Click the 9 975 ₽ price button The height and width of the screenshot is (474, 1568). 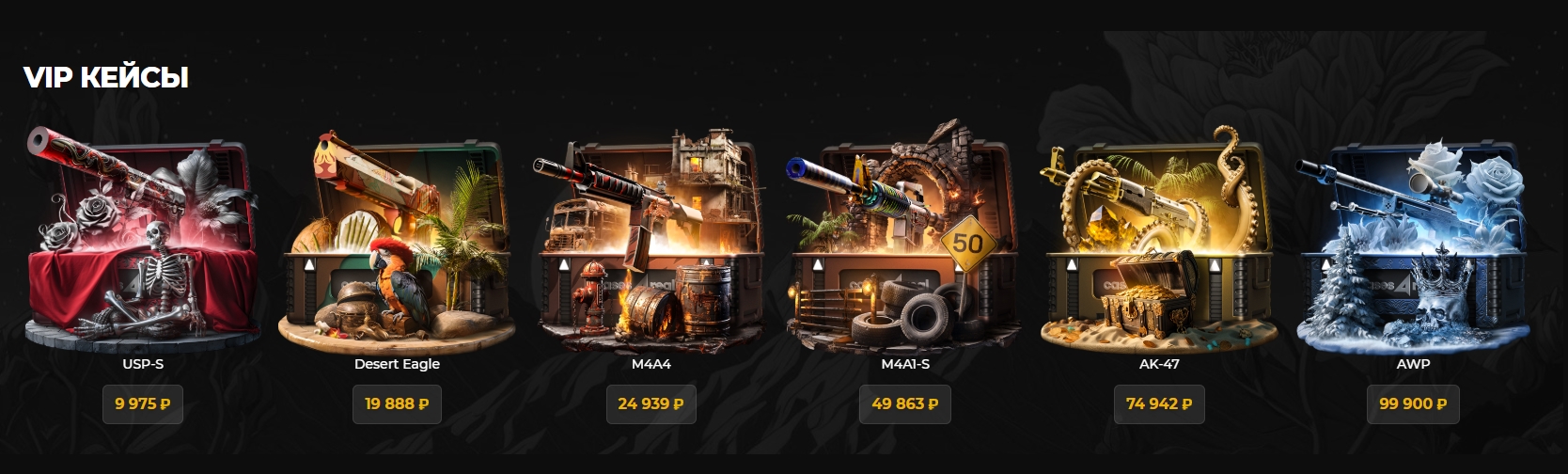(143, 403)
